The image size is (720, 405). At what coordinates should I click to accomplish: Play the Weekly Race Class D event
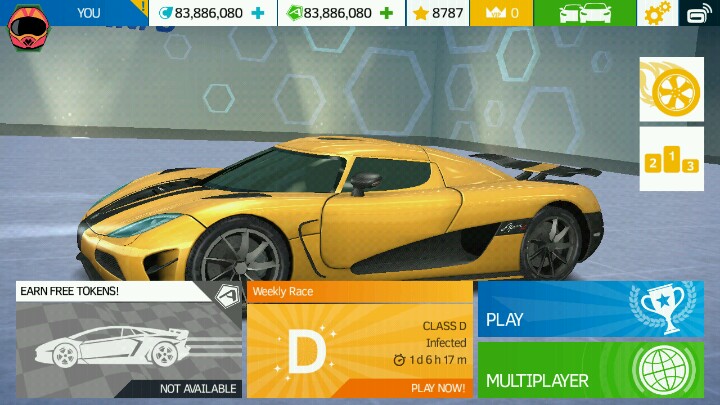(359, 340)
